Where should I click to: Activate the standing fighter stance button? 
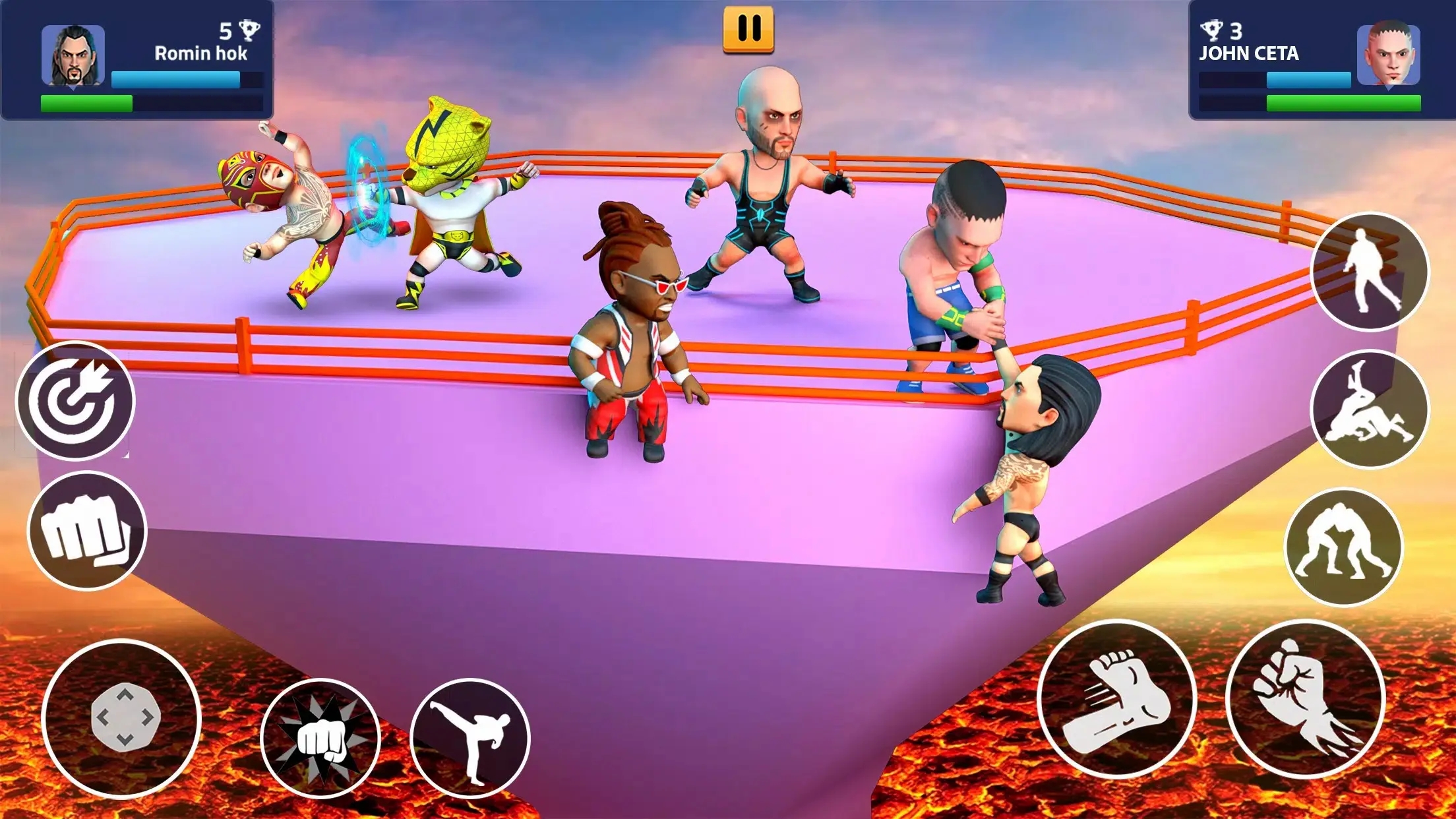tap(1370, 272)
